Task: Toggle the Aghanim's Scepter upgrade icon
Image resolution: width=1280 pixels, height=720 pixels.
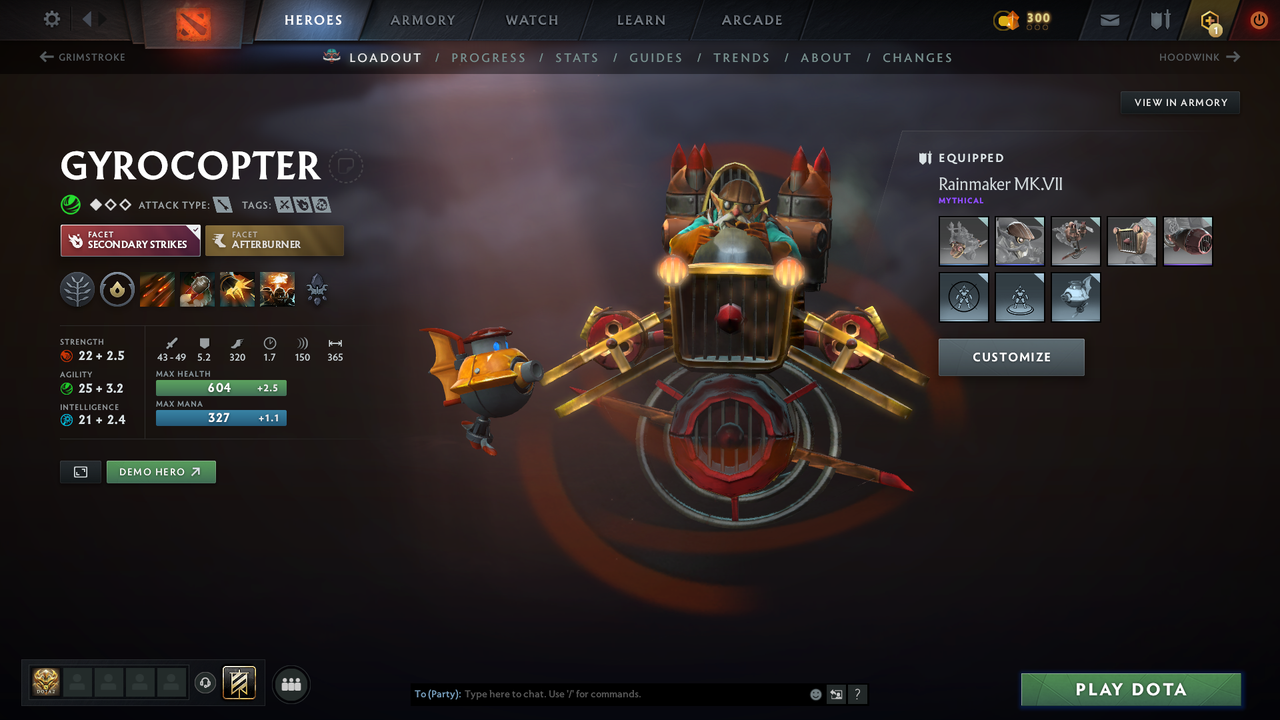Action: 317,290
